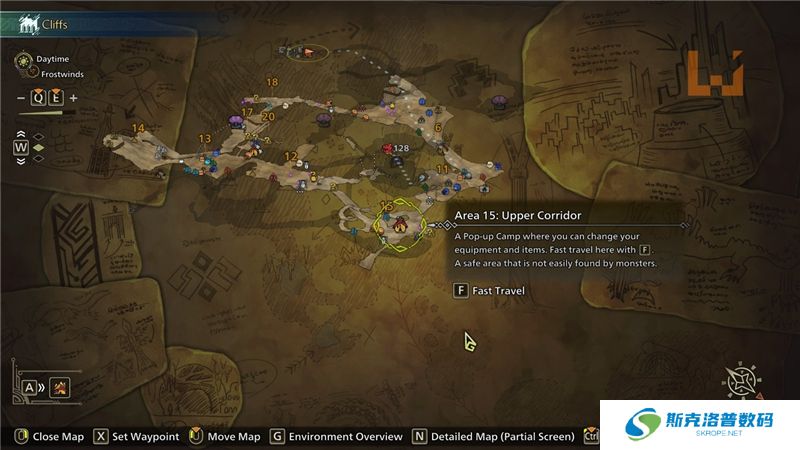Viewport: 800px width, 450px height.
Task: Click the Area 18 number marker
Action: click(x=272, y=82)
